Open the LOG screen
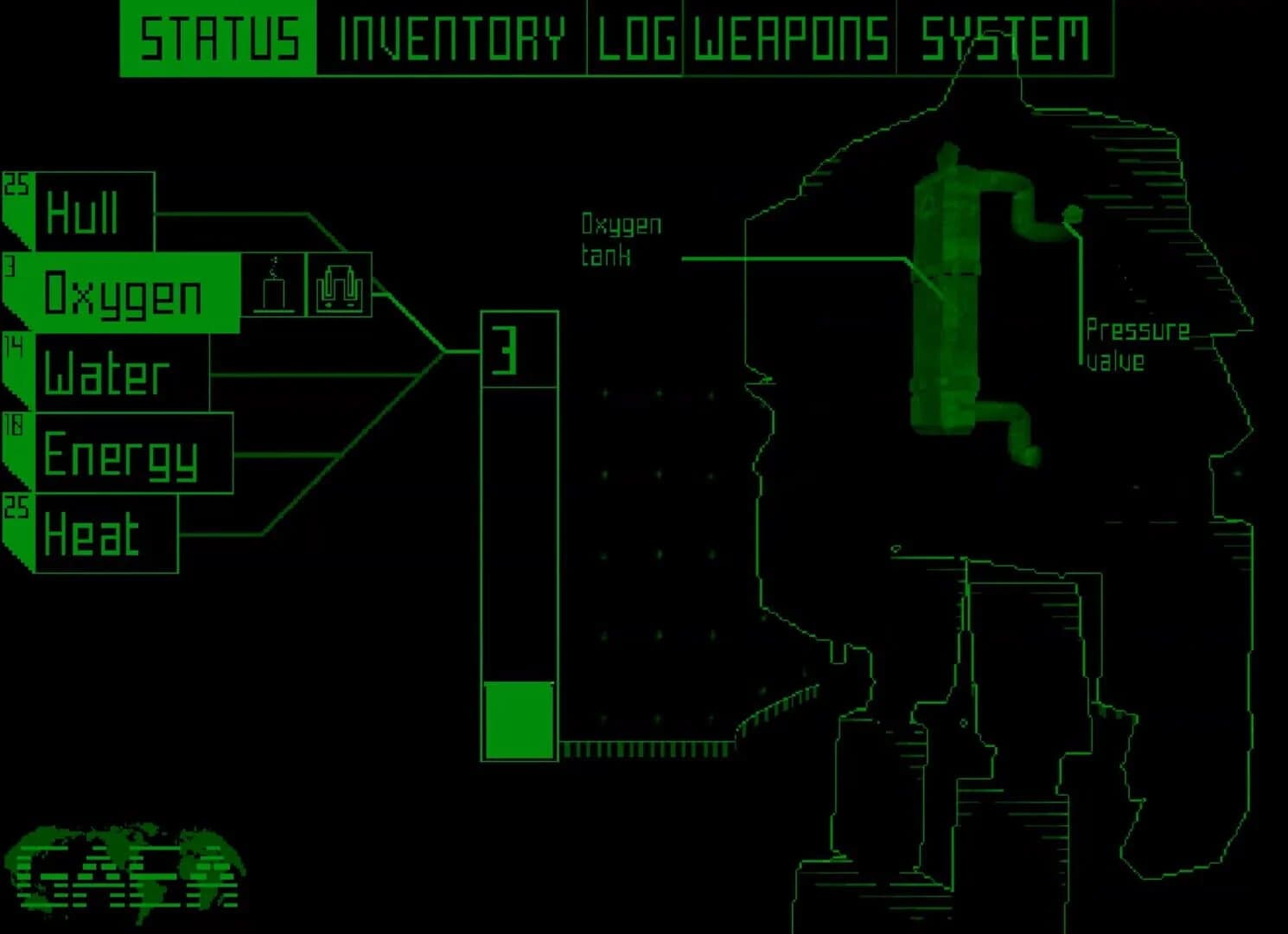The height and width of the screenshot is (934, 1288). click(x=636, y=36)
